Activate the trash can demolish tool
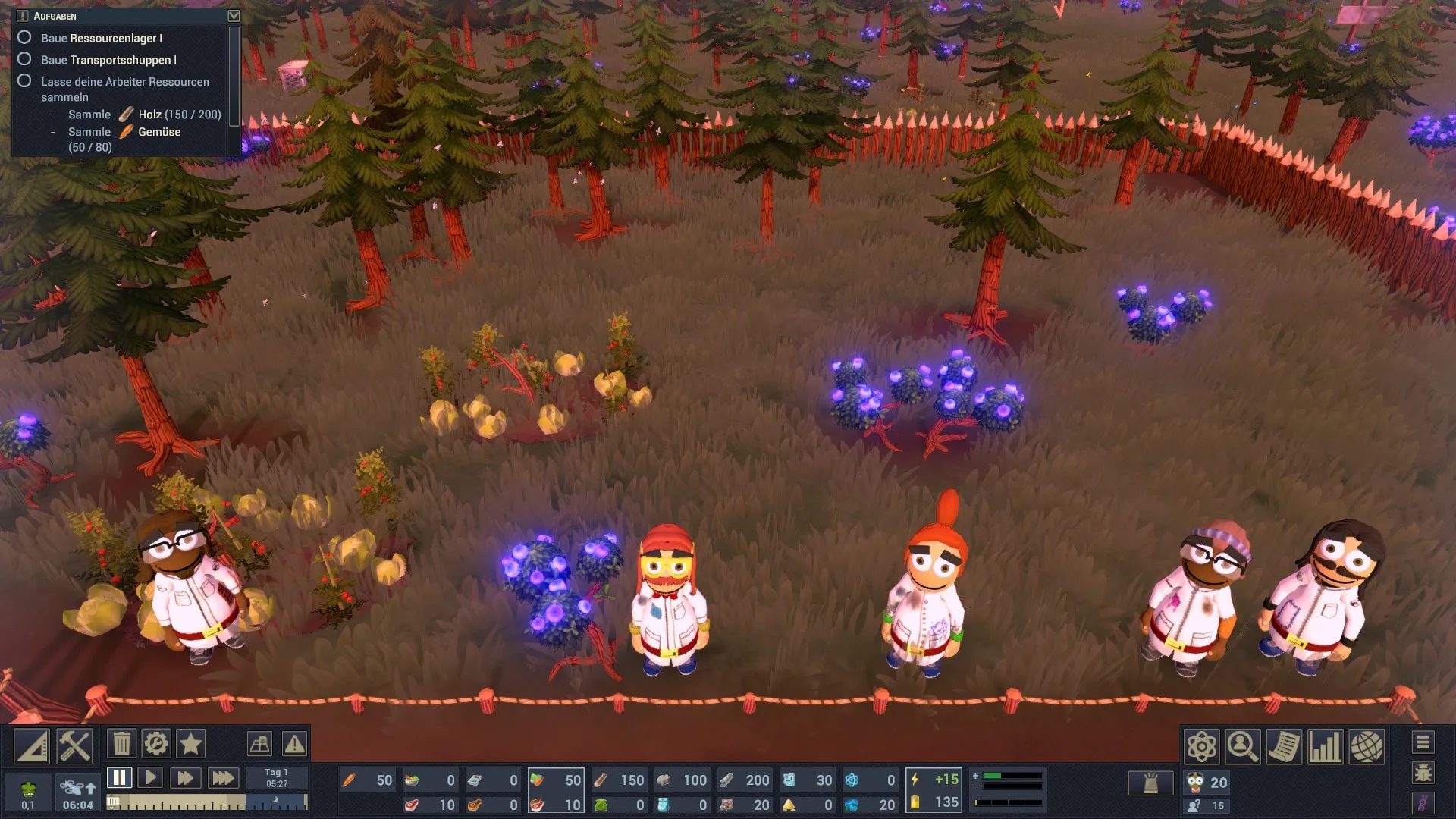Screen dimensions: 1456x819 (x=121, y=744)
